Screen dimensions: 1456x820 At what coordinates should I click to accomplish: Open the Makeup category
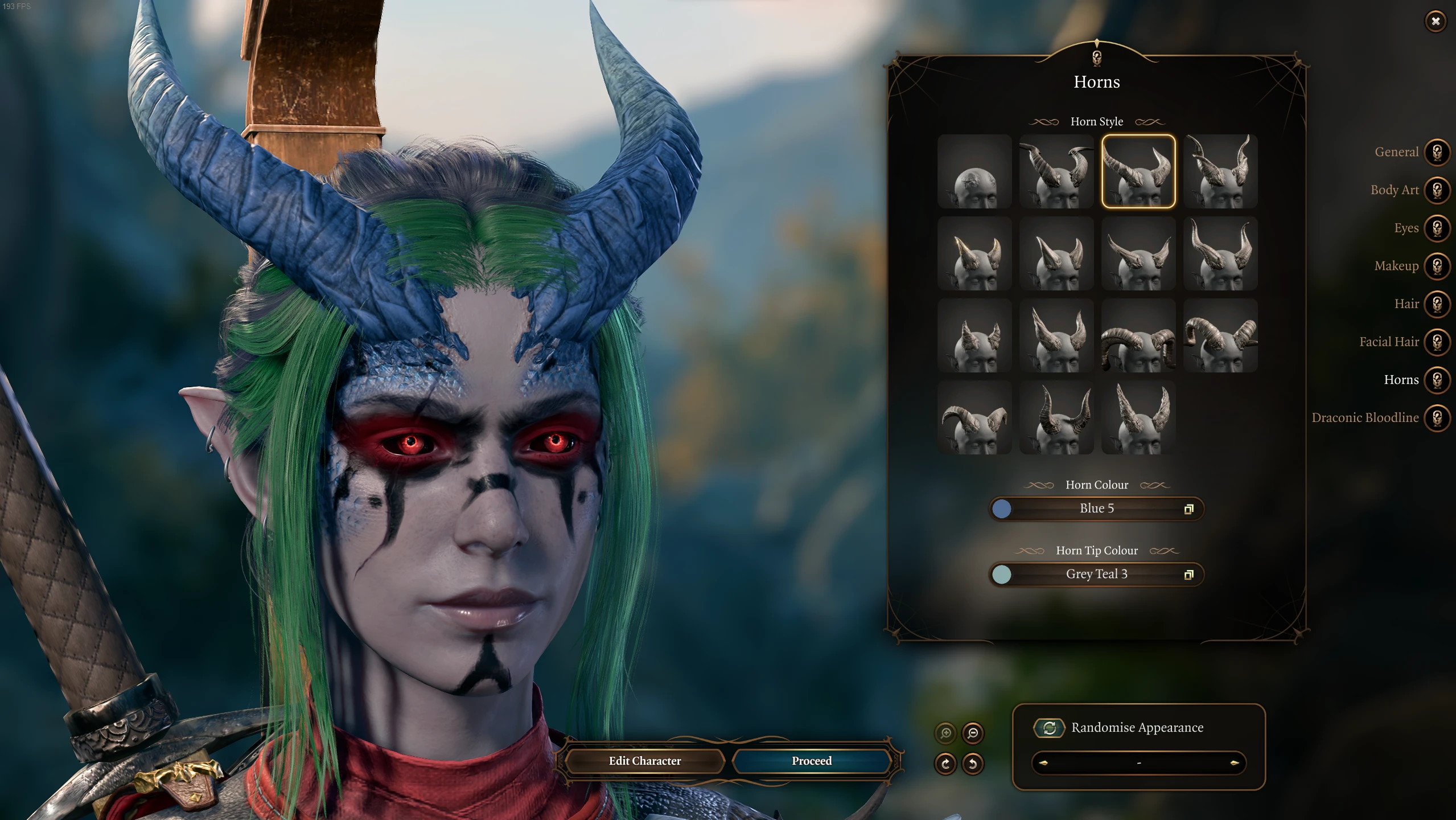pos(1437,266)
